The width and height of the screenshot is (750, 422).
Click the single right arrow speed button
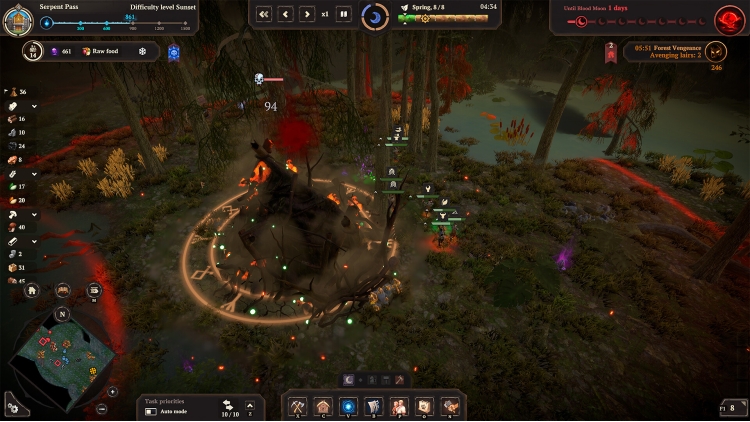(306, 14)
